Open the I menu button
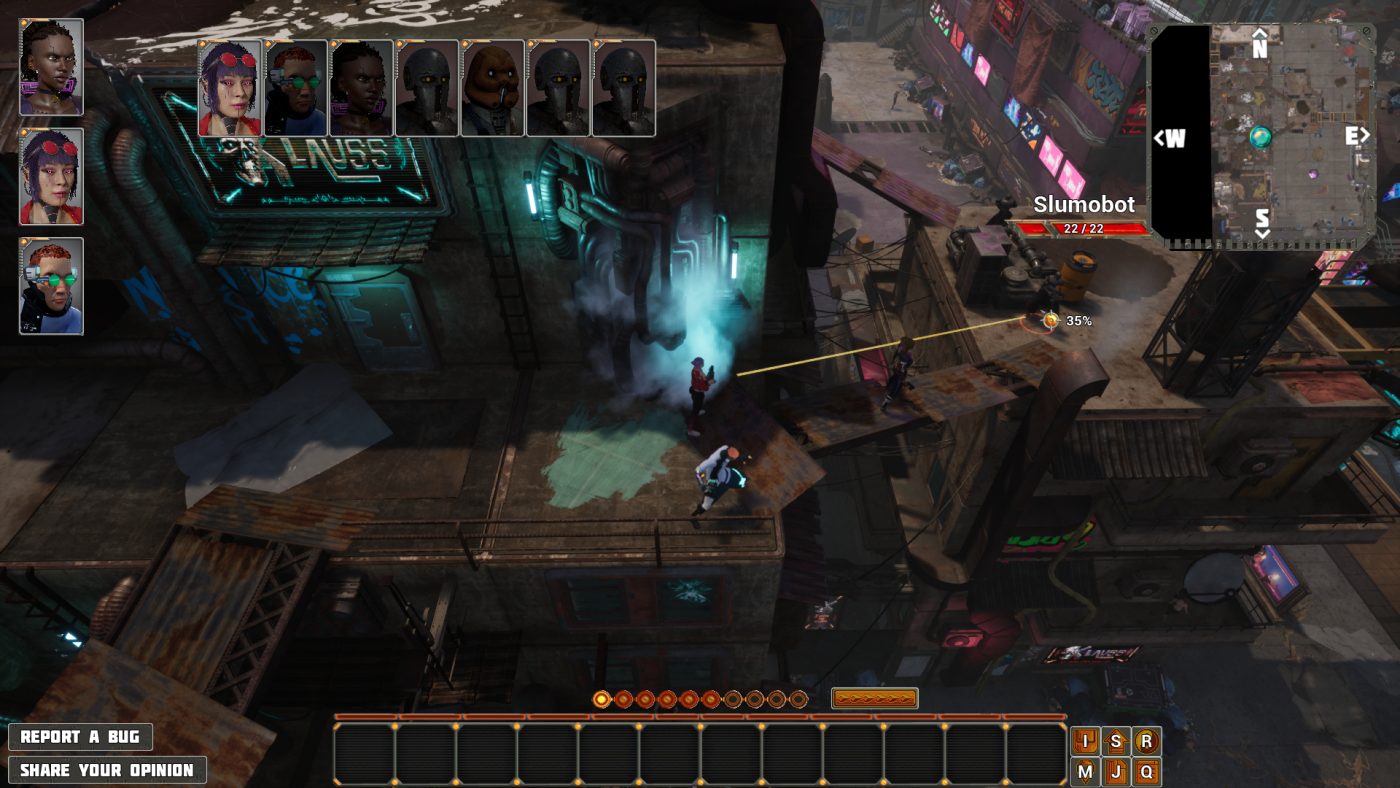Image resolution: width=1400 pixels, height=788 pixels. [1085, 741]
